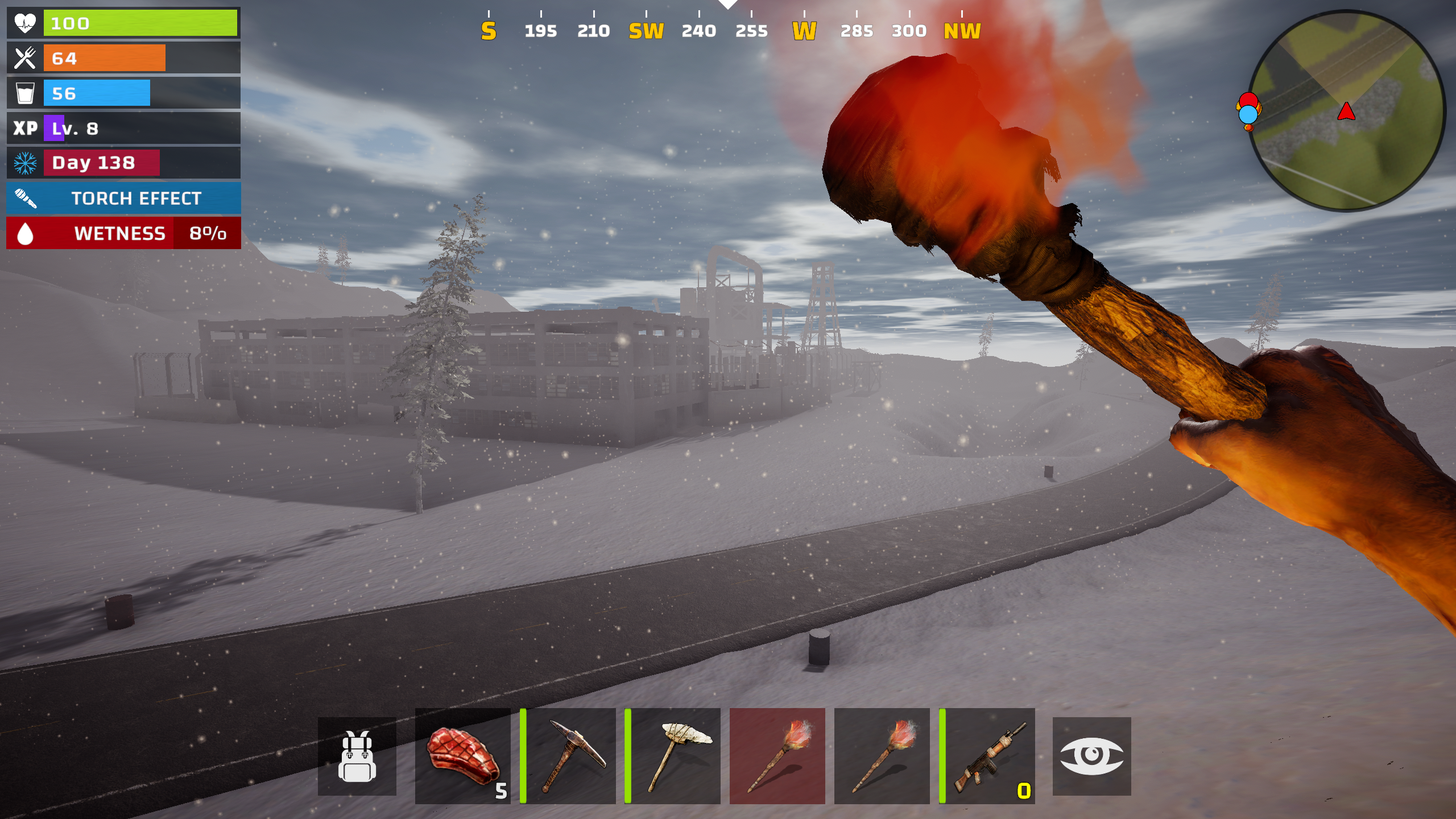Click the snowflake Day 138 icon
The image size is (1456, 819).
(x=25, y=163)
